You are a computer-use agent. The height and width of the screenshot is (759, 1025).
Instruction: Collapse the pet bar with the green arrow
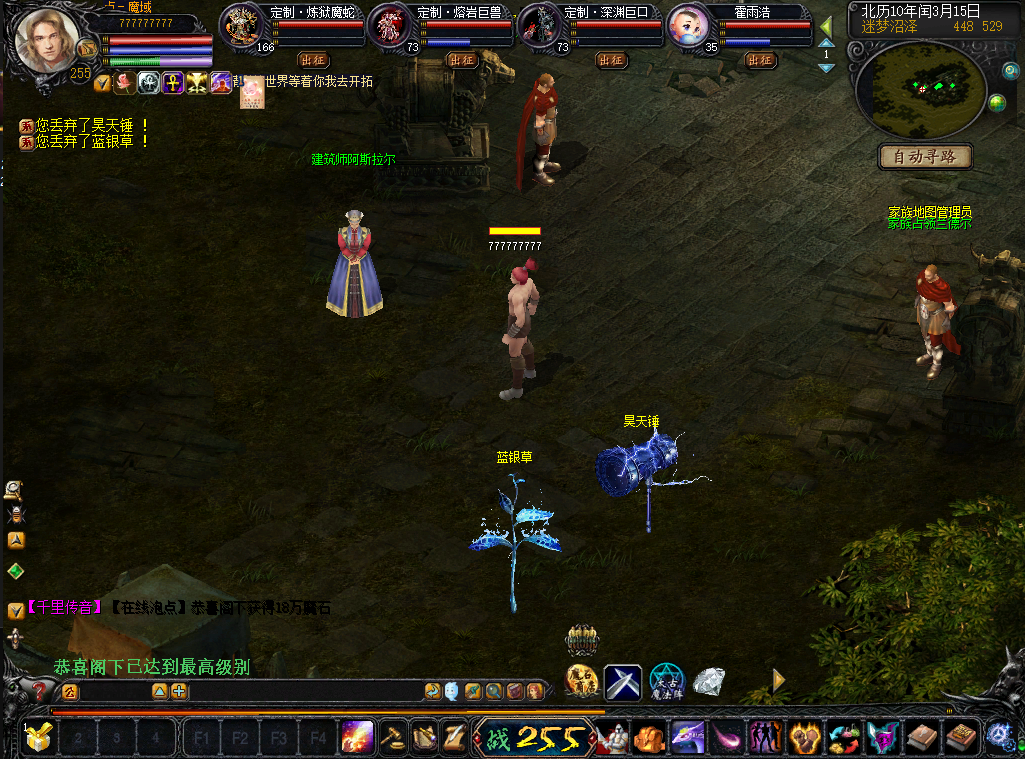(826, 27)
